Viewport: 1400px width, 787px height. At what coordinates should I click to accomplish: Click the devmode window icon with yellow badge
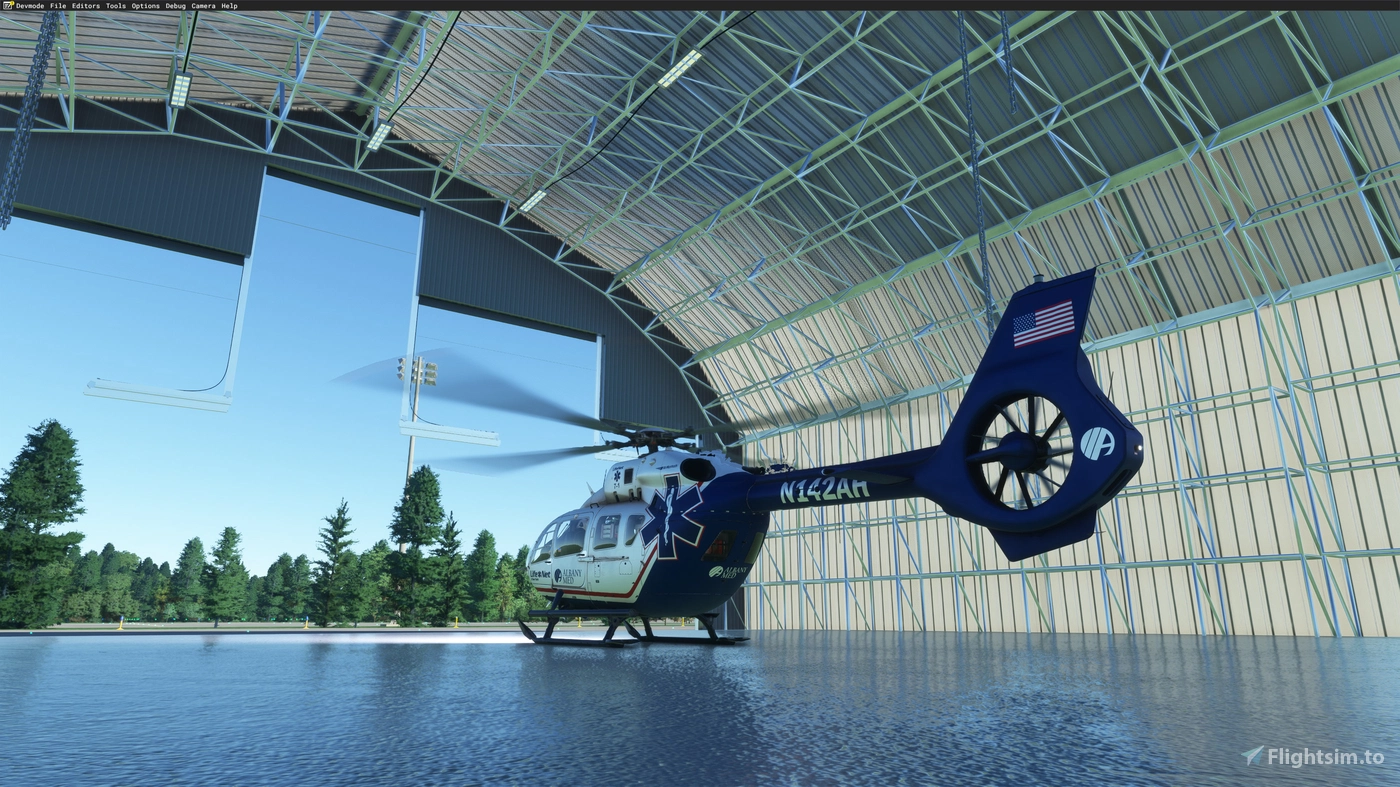[x=7, y=5]
